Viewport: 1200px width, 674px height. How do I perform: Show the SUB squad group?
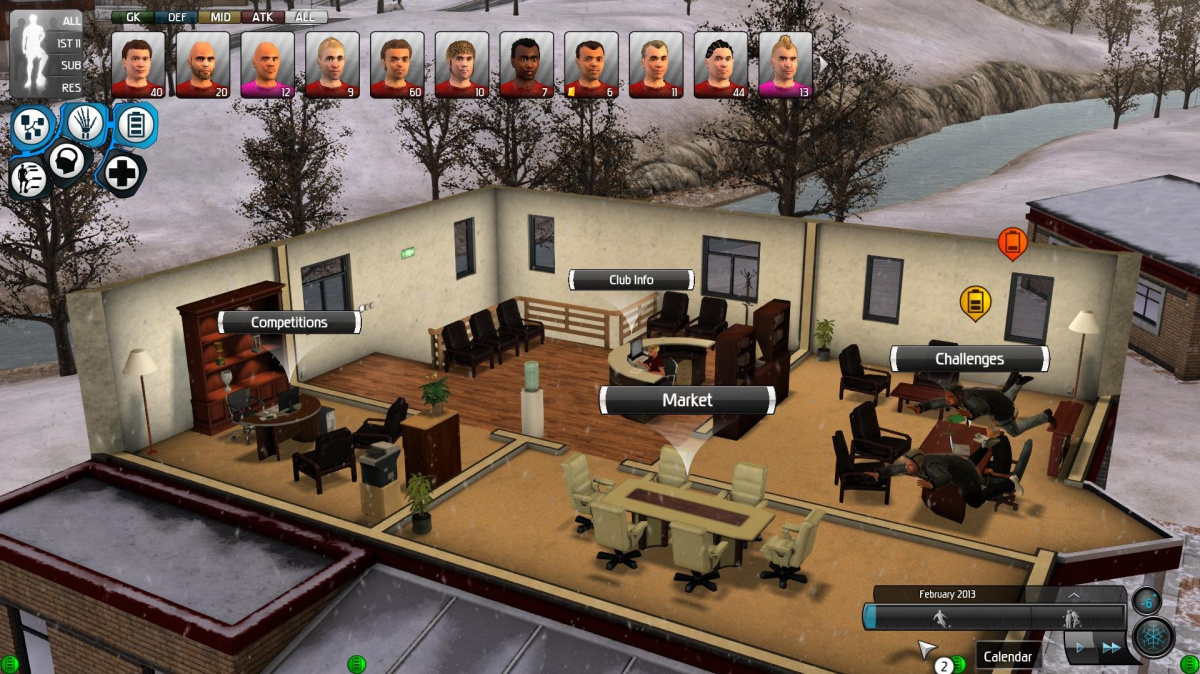pyautogui.click(x=70, y=65)
